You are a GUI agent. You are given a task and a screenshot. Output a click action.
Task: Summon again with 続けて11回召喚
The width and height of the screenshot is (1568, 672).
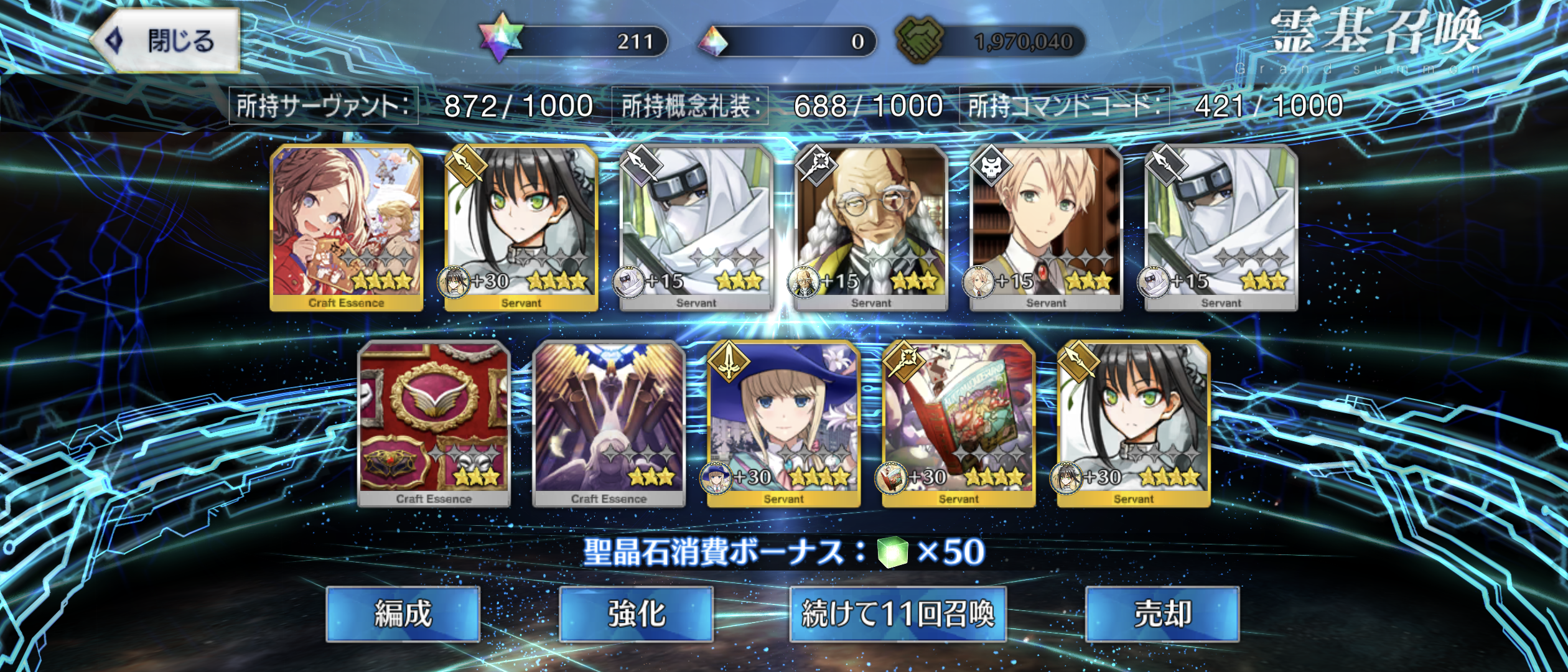[x=898, y=614]
